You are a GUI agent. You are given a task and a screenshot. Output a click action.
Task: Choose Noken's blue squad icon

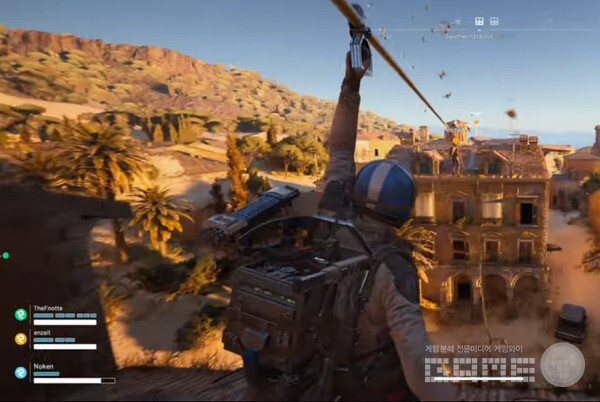pos(20,372)
